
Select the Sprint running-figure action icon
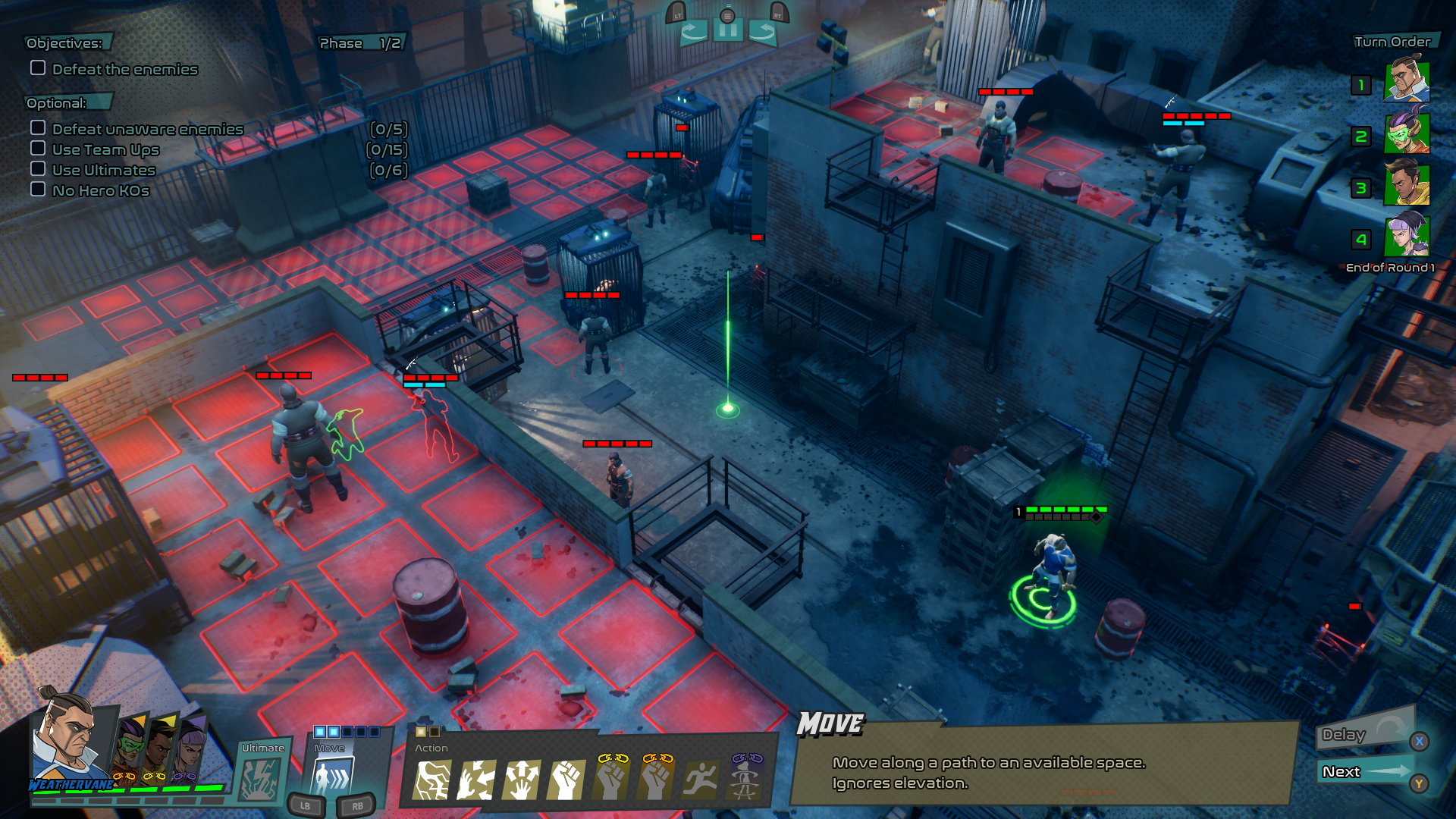point(701,780)
